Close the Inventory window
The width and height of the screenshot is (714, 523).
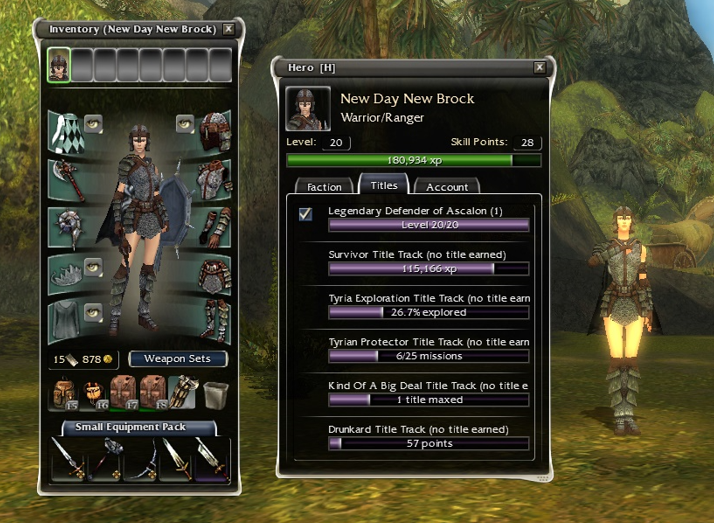(x=228, y=29)
